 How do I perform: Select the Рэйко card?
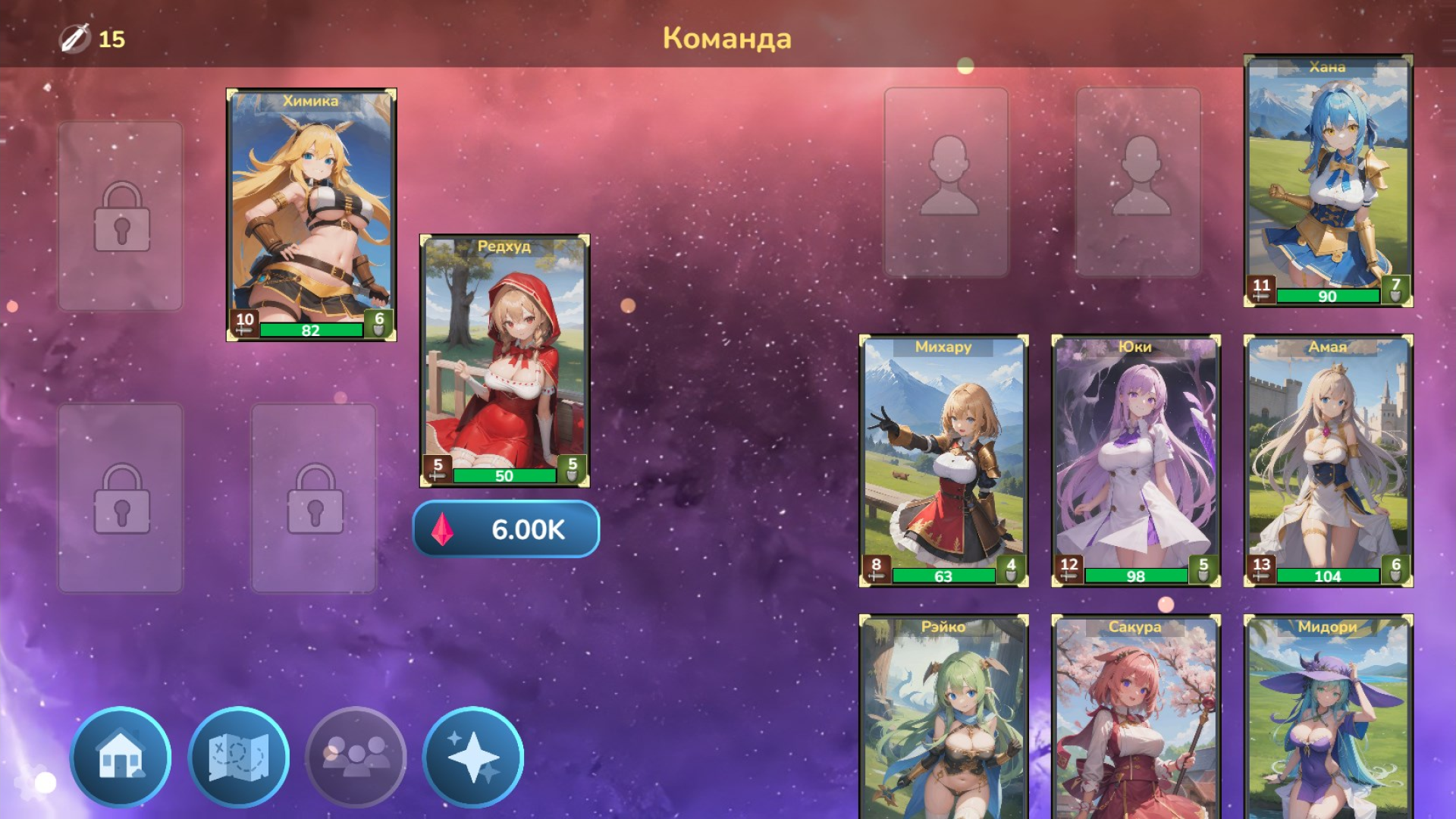click(x=944, y=720)
